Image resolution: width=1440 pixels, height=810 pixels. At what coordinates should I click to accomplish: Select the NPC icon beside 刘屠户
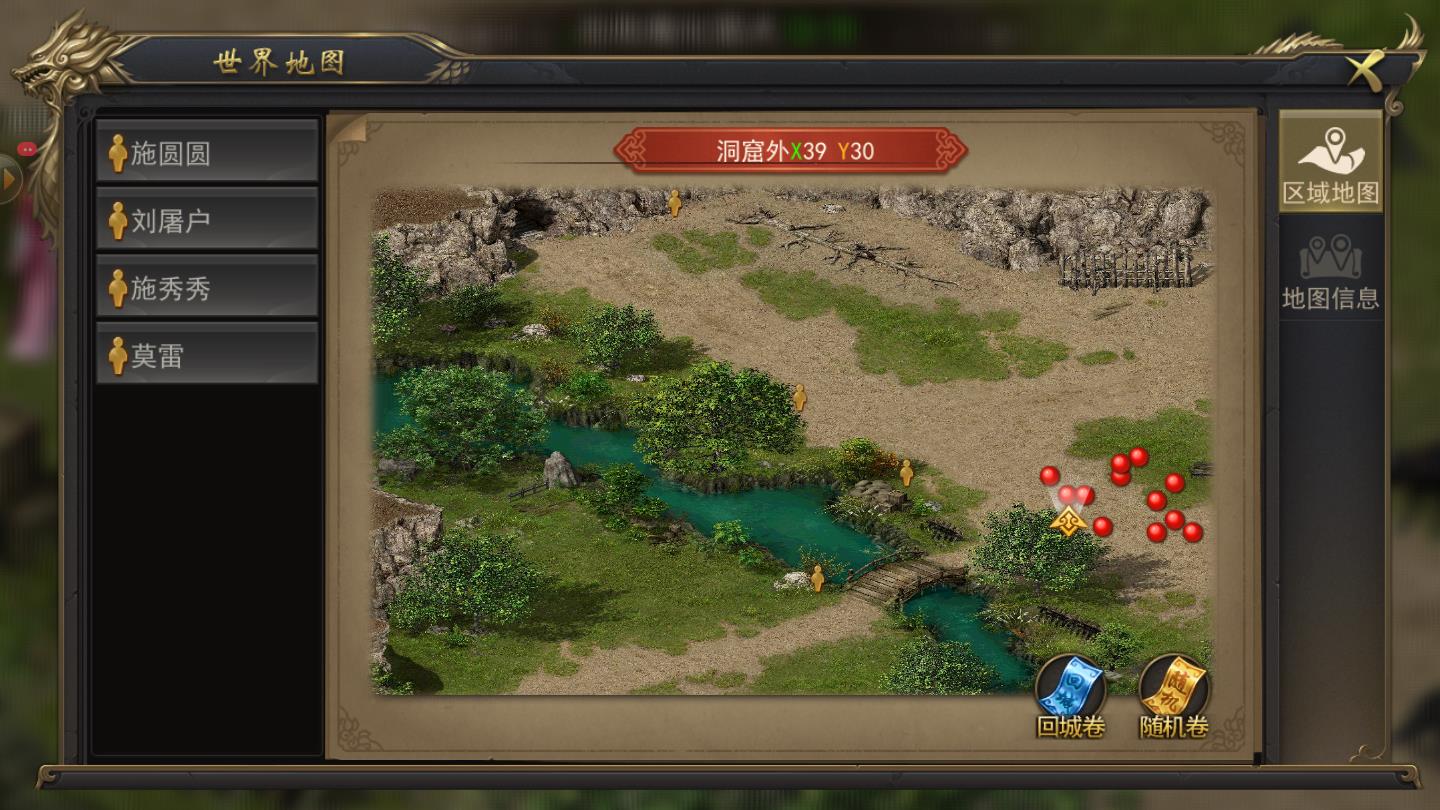116,218
